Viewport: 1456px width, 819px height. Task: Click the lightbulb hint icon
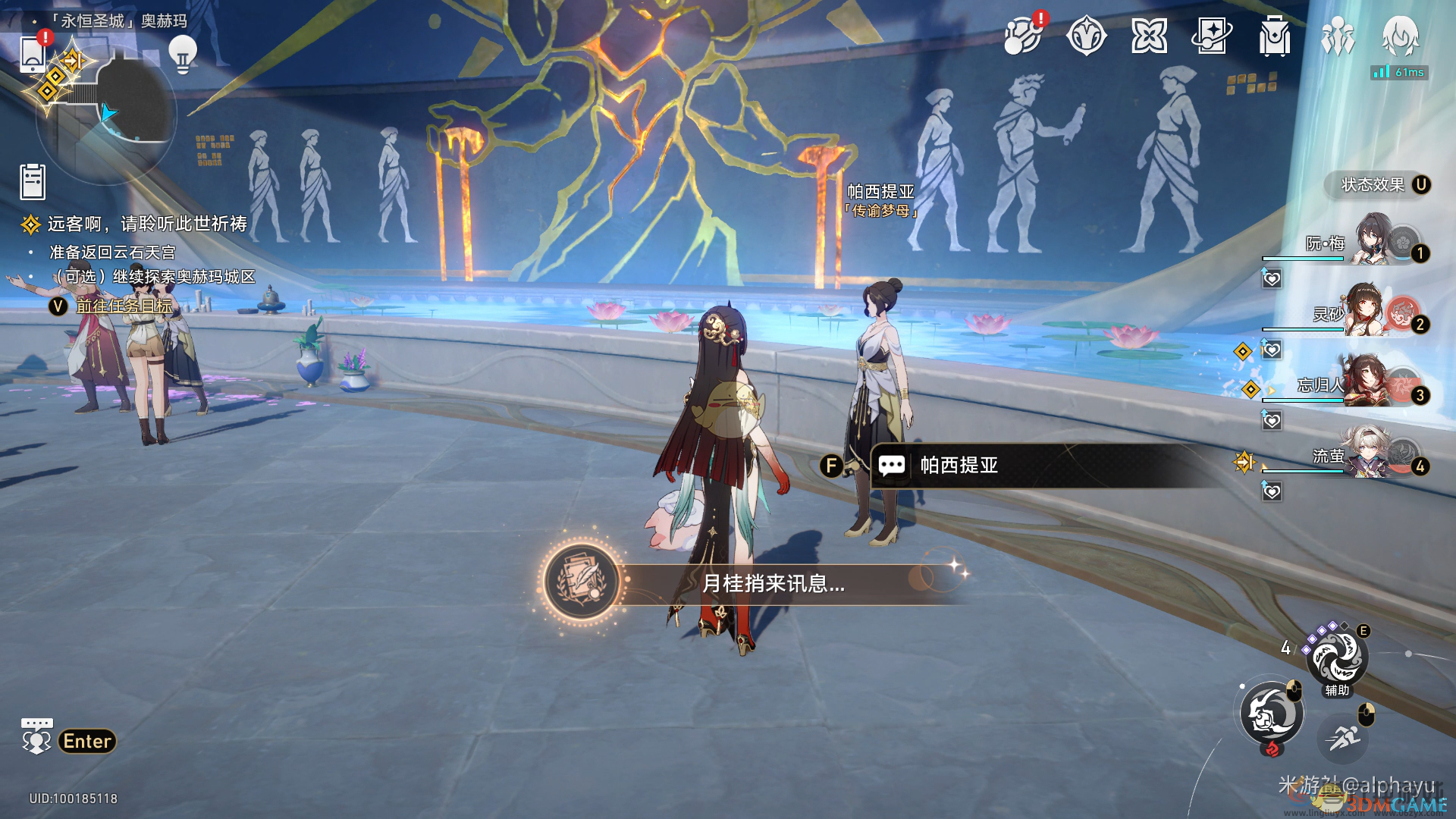[182, 54]
